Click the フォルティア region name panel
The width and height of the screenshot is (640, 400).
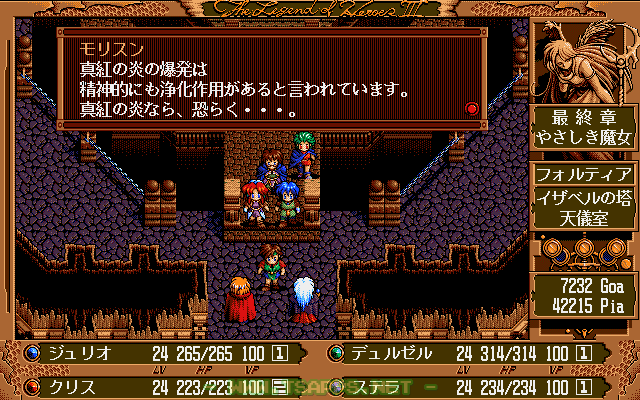coord(584,173)
